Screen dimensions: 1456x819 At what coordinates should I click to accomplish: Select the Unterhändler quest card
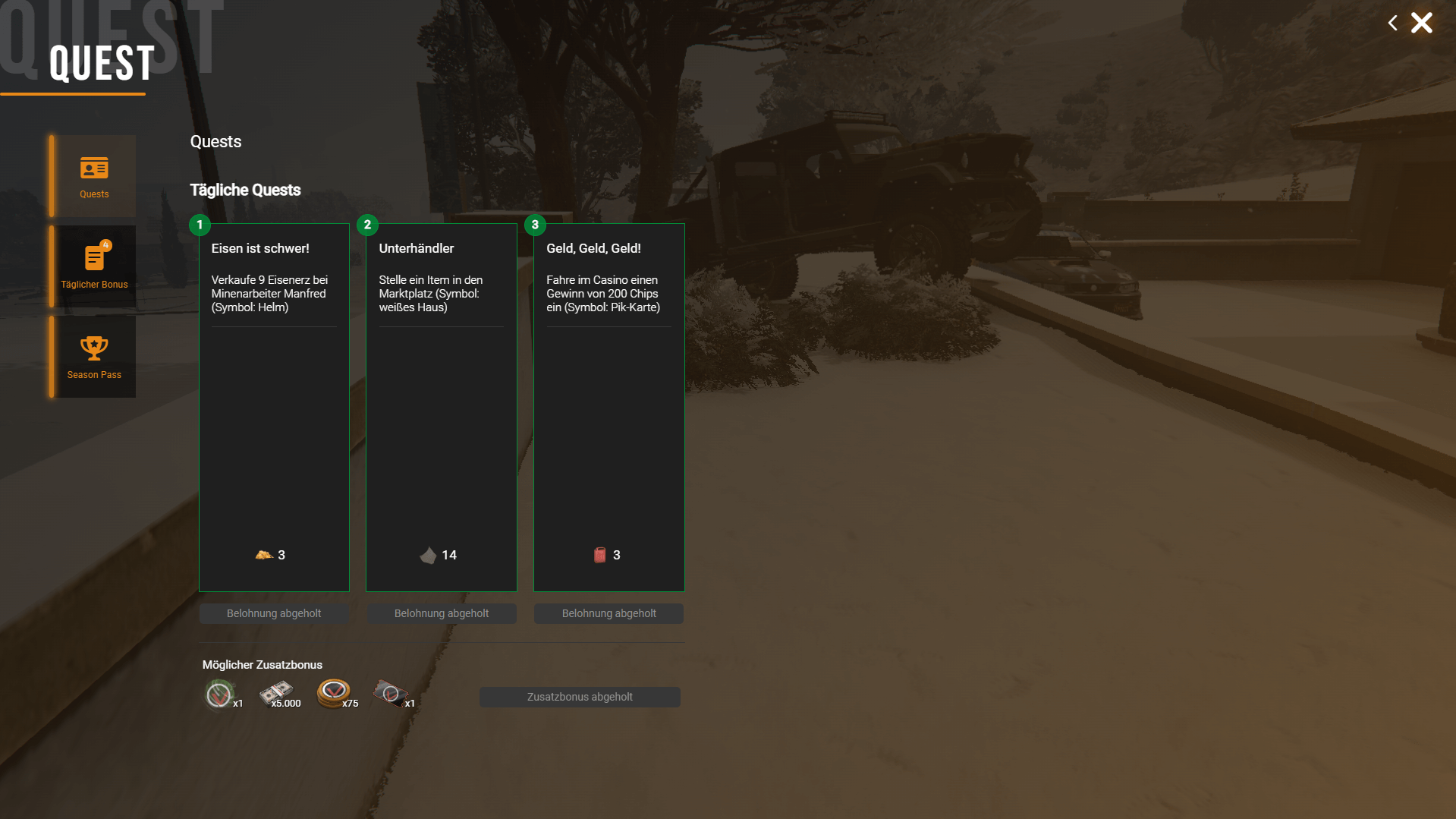(x=441, y=407)
